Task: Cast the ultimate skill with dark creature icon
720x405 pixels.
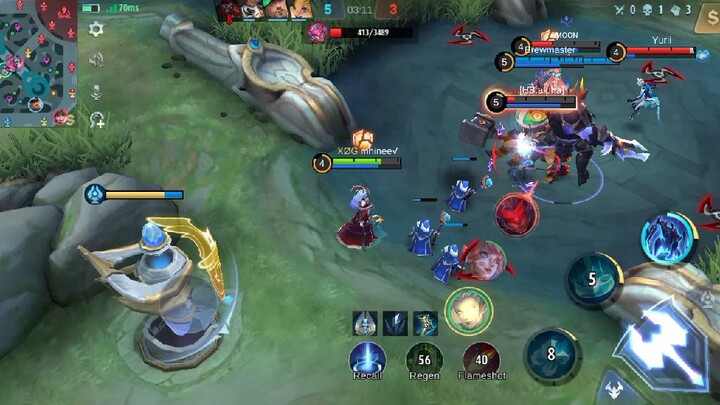Action: (667, 237)
